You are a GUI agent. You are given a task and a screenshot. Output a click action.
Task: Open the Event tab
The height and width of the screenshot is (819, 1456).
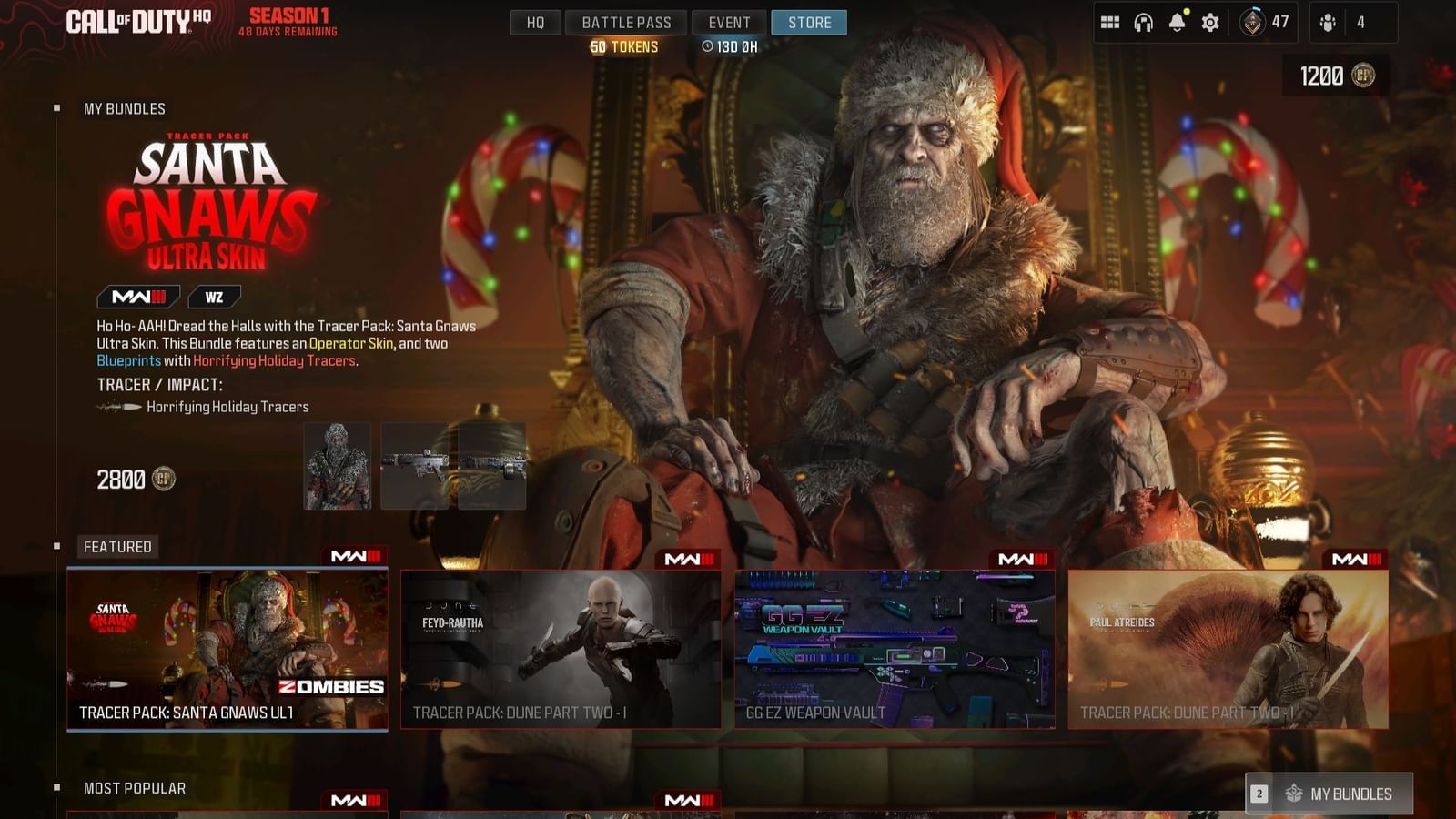pyautogui.click(x=728, y=22)
